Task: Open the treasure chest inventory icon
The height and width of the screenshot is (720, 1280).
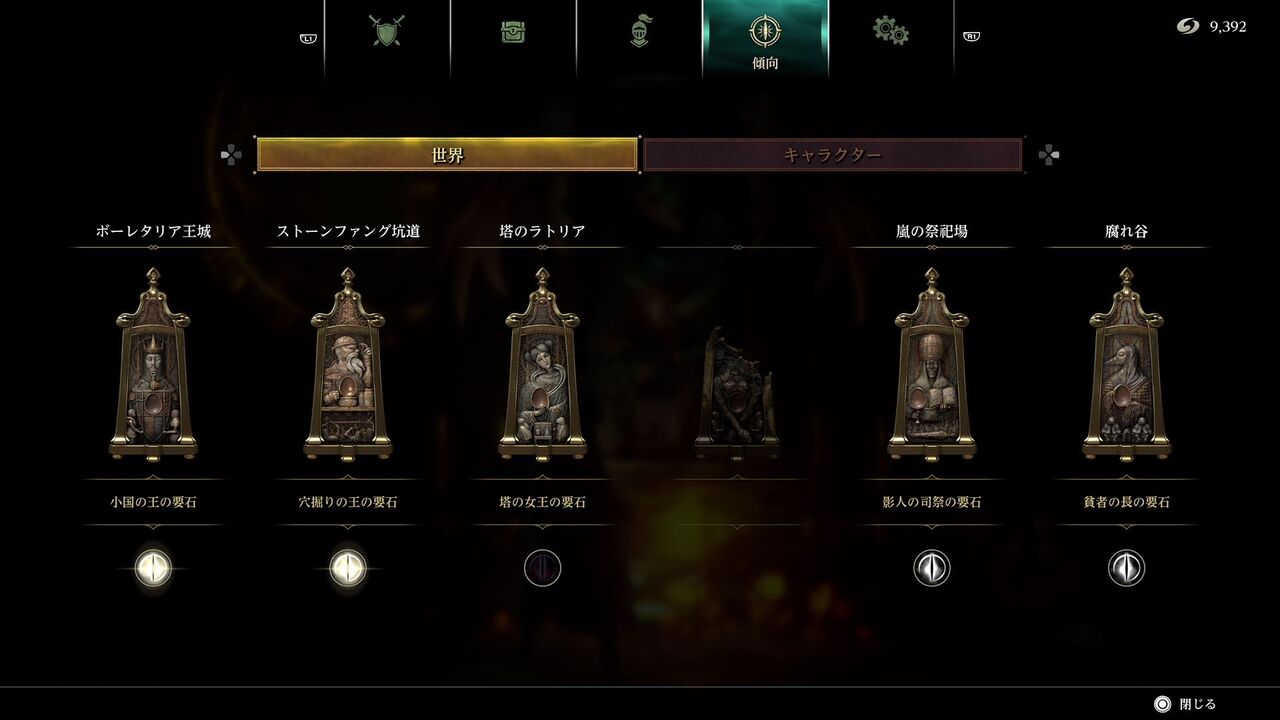Action: (x=515, y=31)
